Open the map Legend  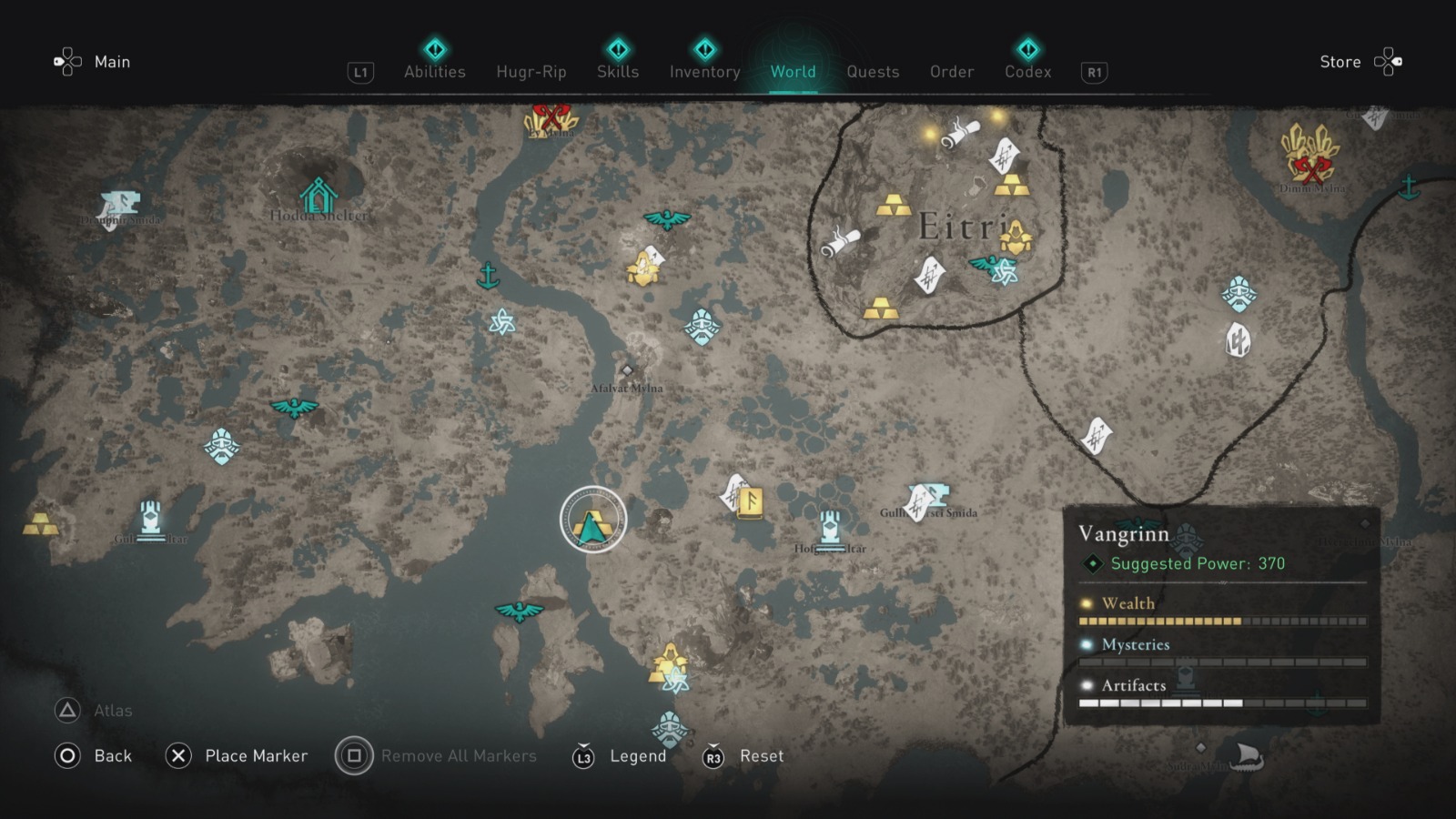[638, 755]
